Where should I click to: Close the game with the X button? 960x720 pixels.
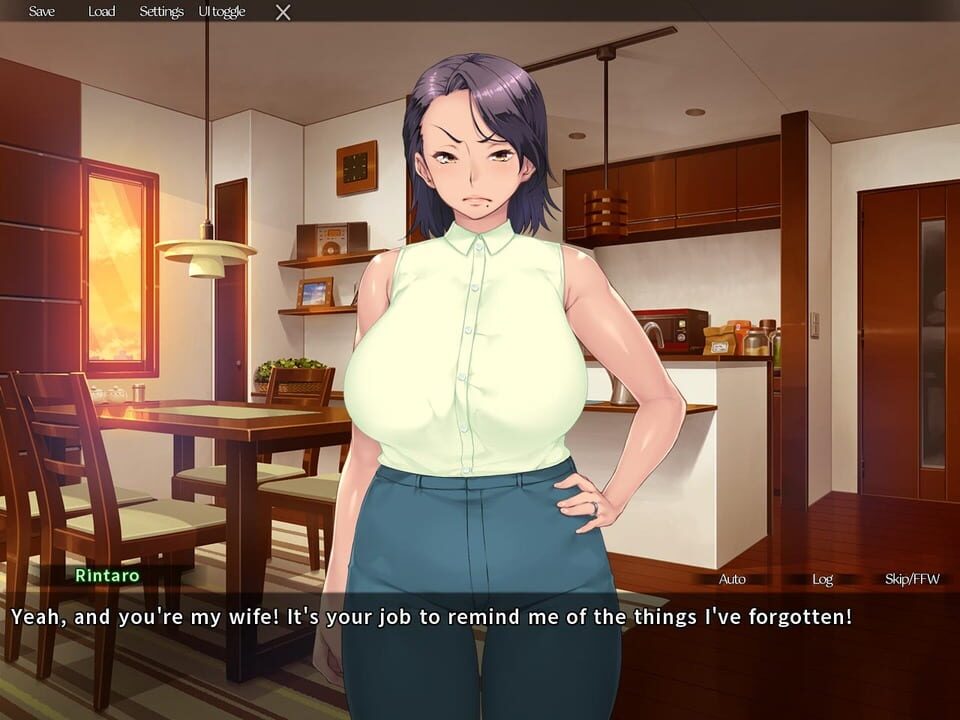click(283, 12)
